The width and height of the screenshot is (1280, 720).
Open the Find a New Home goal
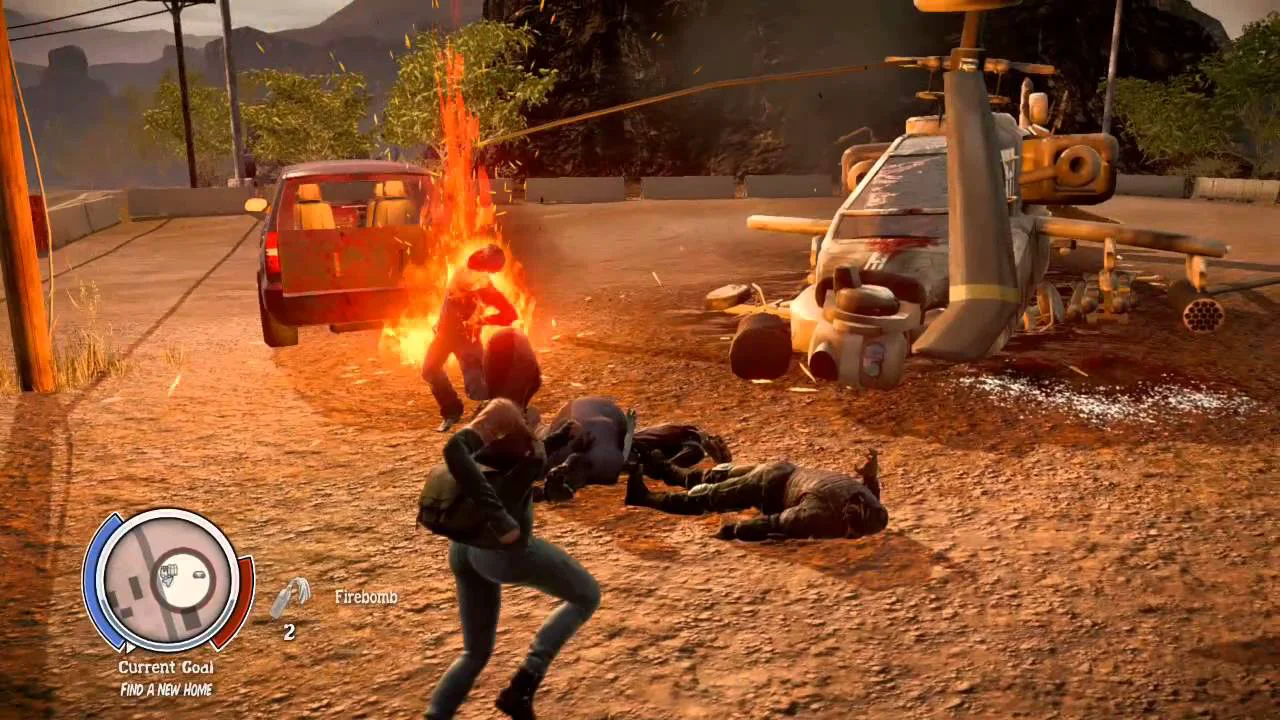pos(166,689)
